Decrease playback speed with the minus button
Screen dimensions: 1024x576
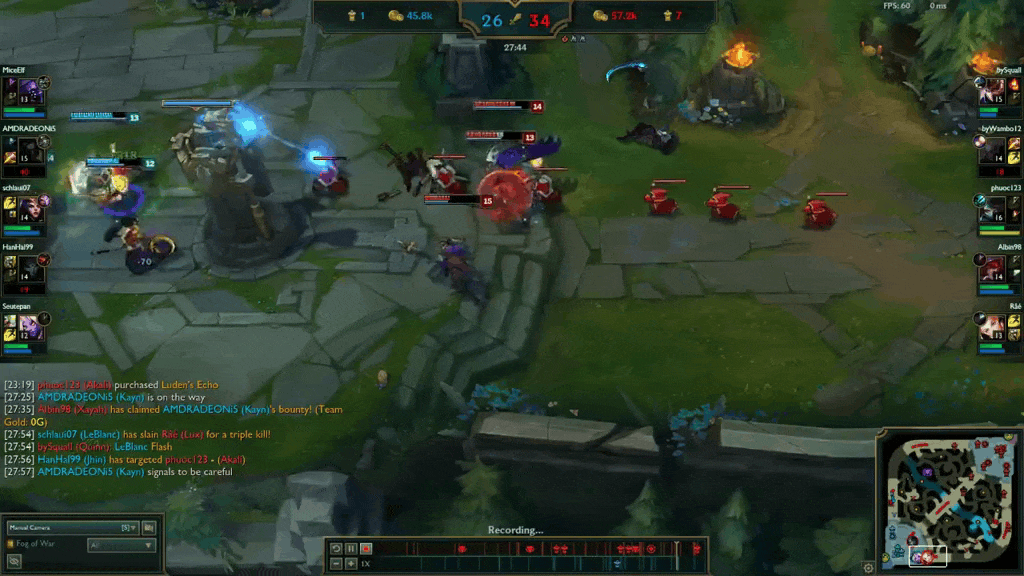point(336,563)
